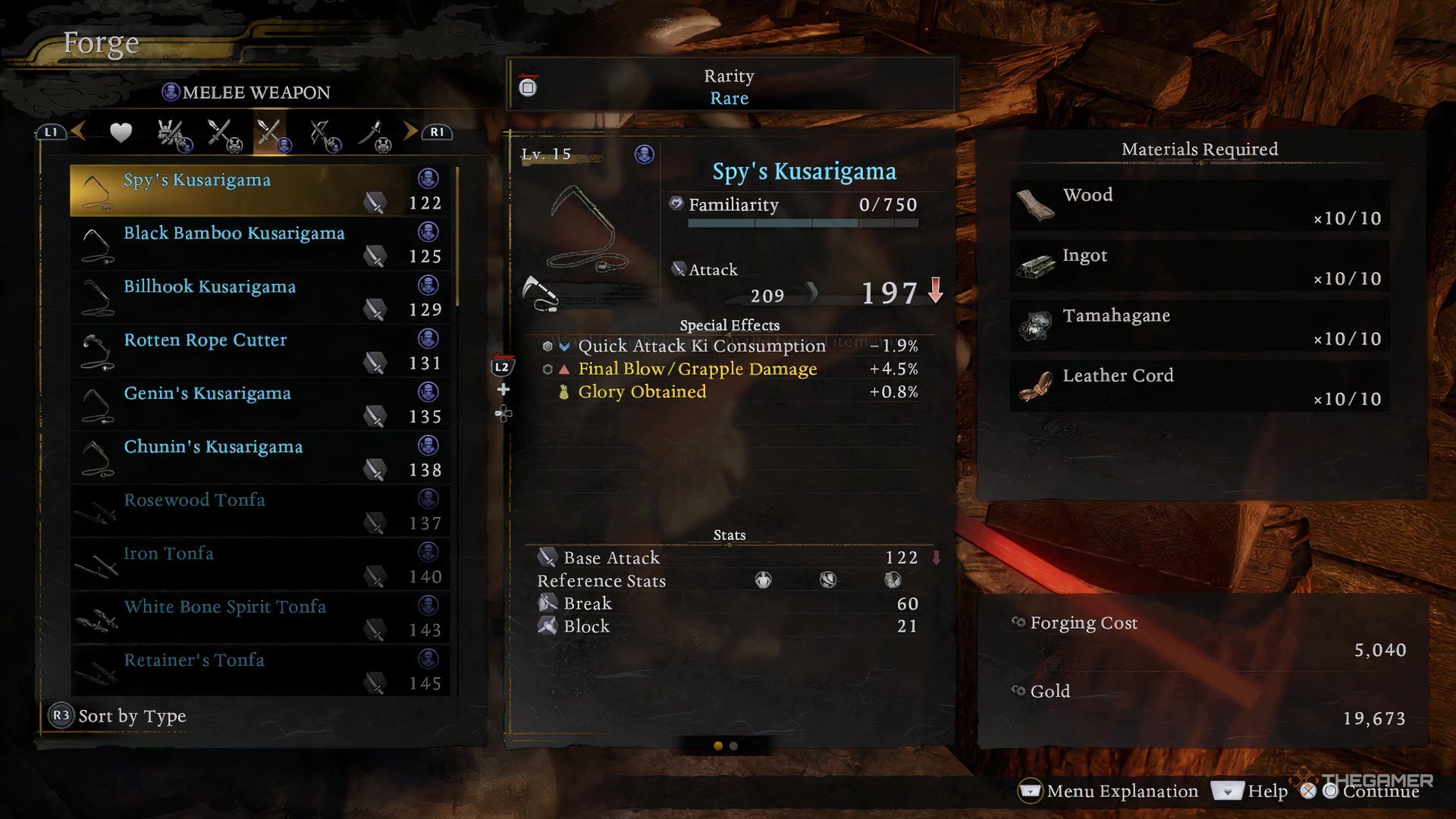This screenshot has height=819, width=1456.
Task: Highlight the Final Blow/Grapple Damage effect
Action: coord(697,369)
